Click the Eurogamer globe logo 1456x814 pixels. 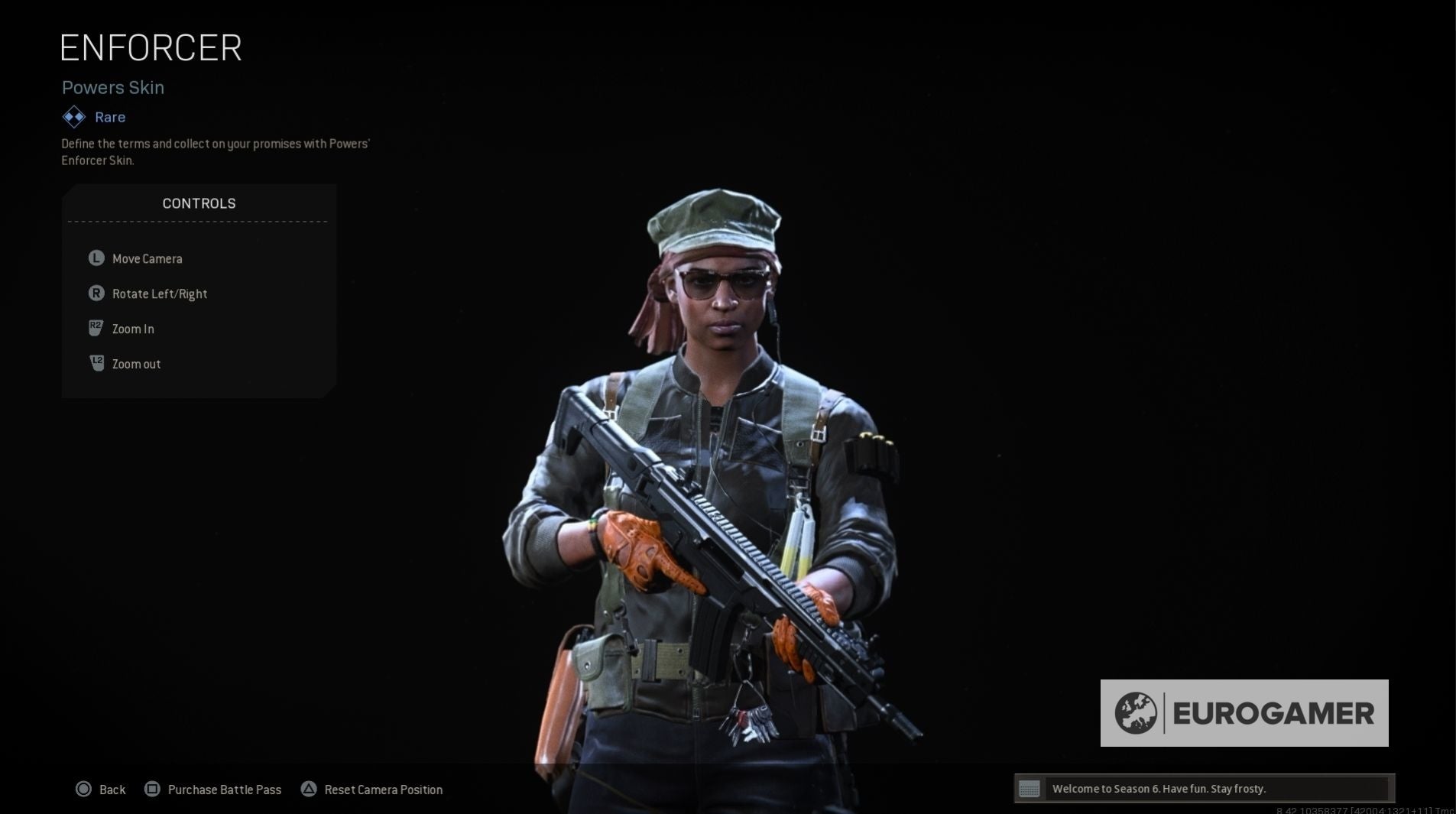point(1137,713)
